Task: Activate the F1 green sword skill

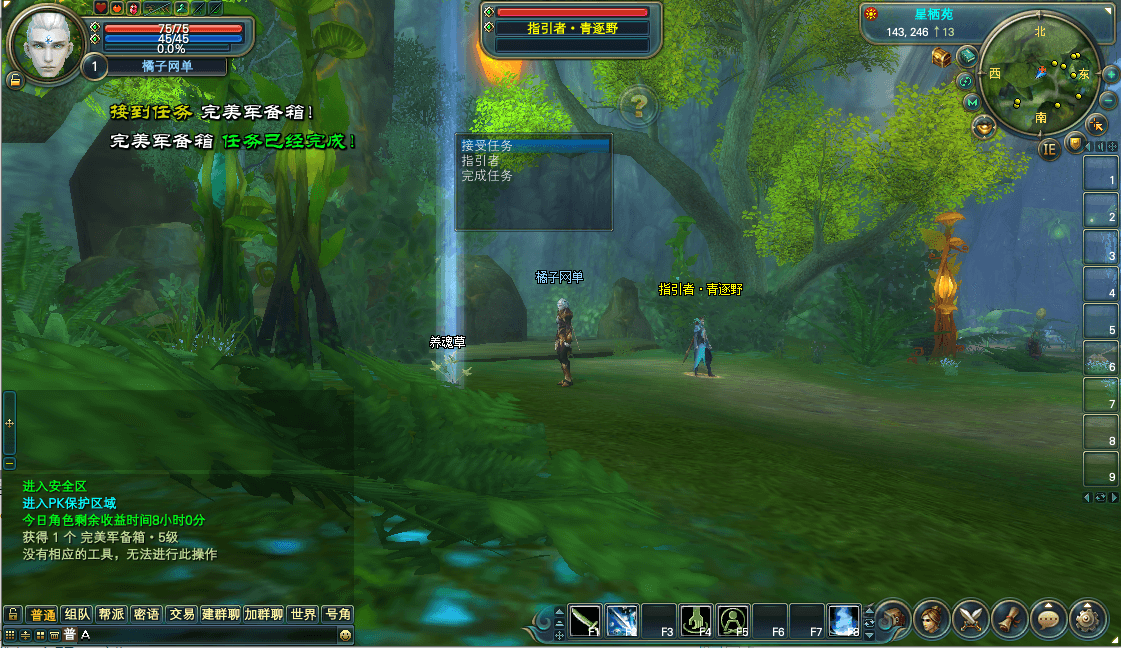Action: (x=586, y=620)
